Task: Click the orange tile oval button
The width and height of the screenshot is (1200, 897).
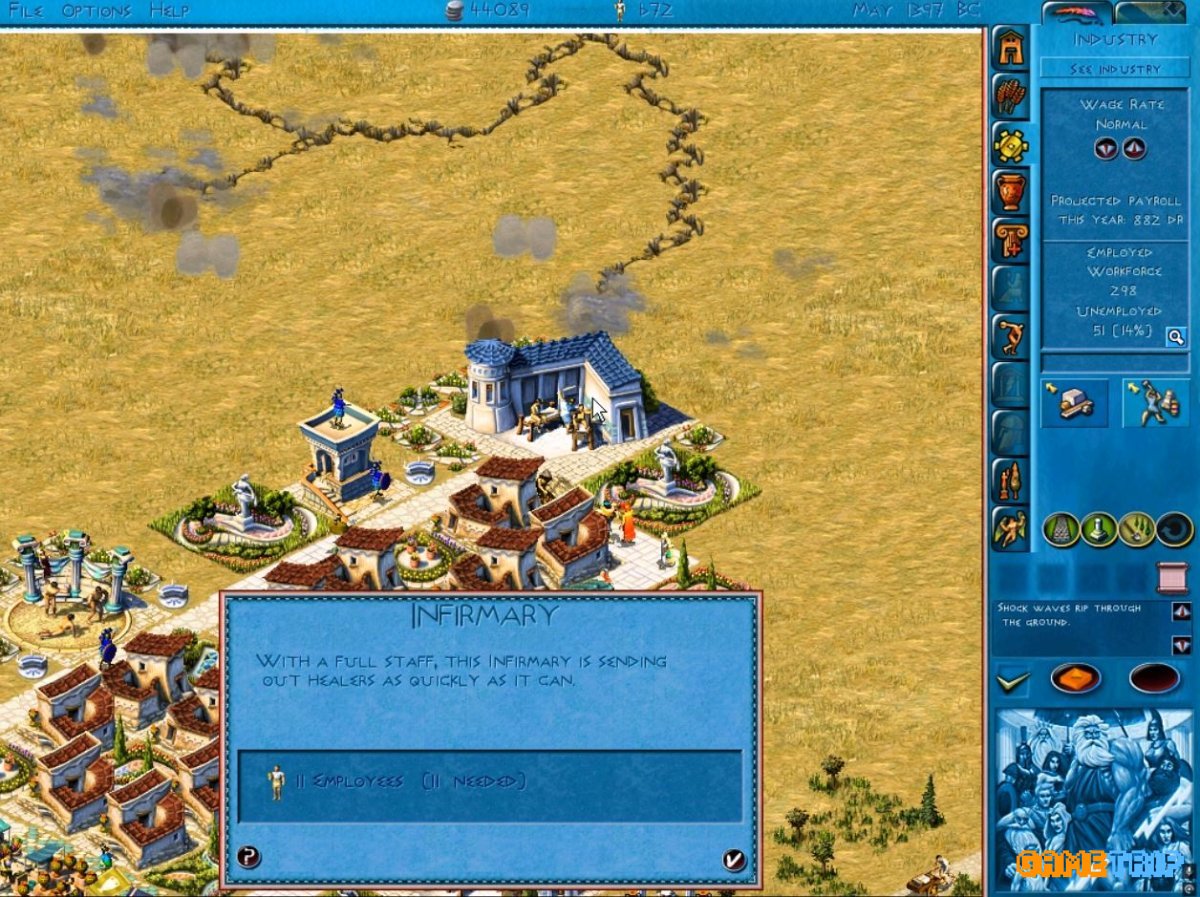Action: pyautogui.click(x=1075, y=679)
